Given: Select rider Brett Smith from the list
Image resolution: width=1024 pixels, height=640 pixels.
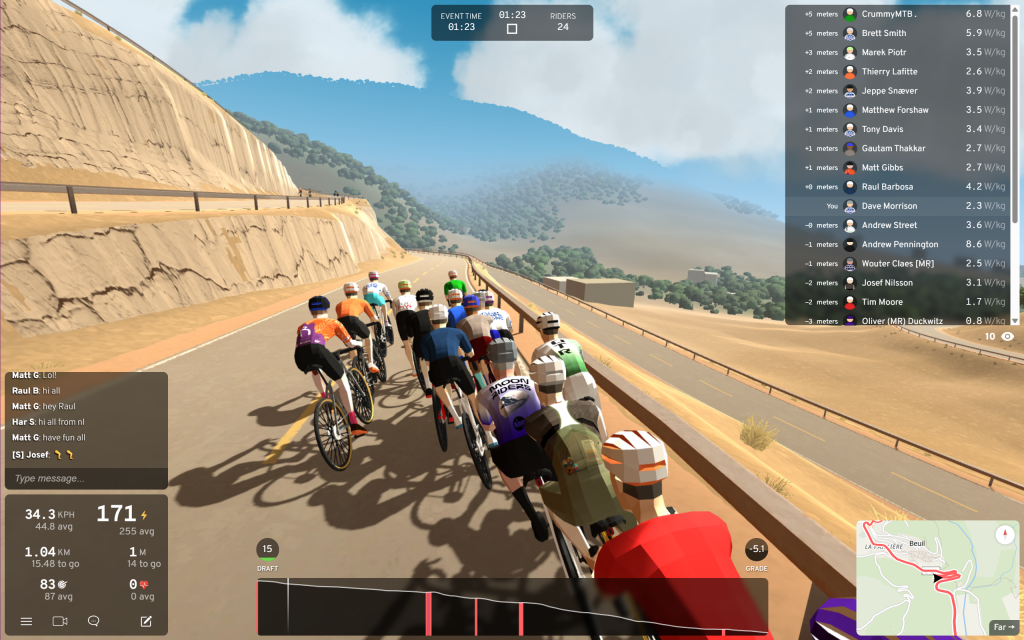Looking at the screenshot, I should point(884,34).
